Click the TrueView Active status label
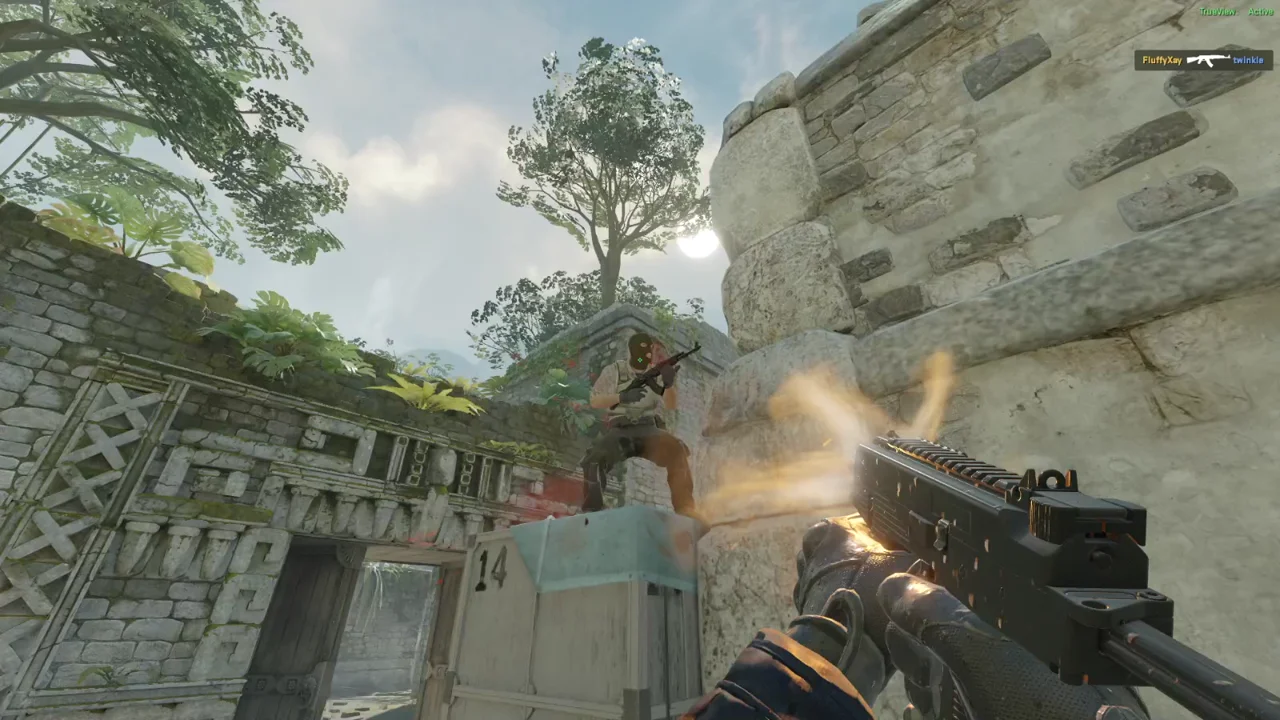This screenshot has width=1280, height=720. (x=1236, y=11)
